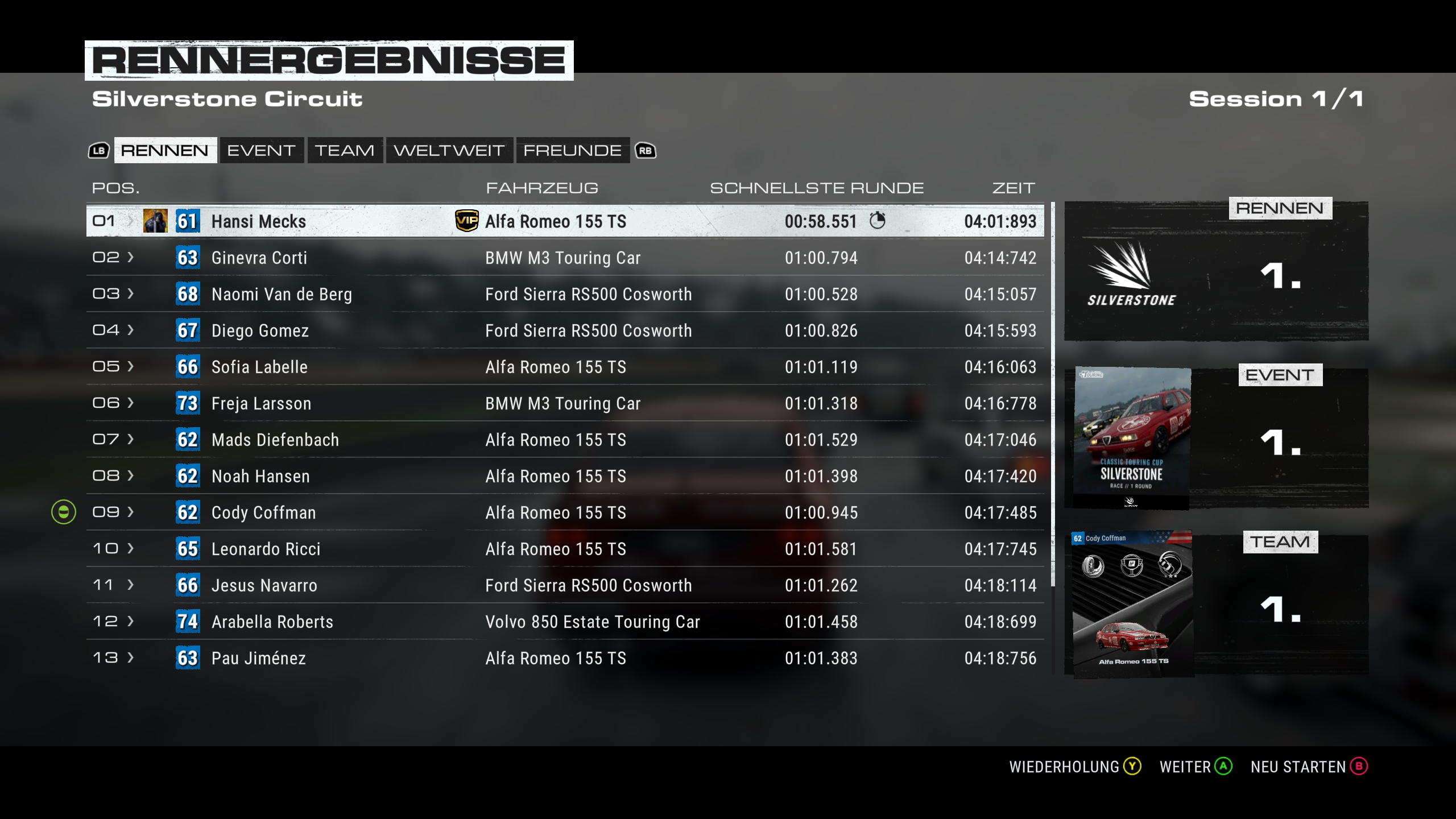This screenshot has width=1456, height=819.
Task: Click the red B button icon for Neu Starten
Action: [x=1358, y=766]
